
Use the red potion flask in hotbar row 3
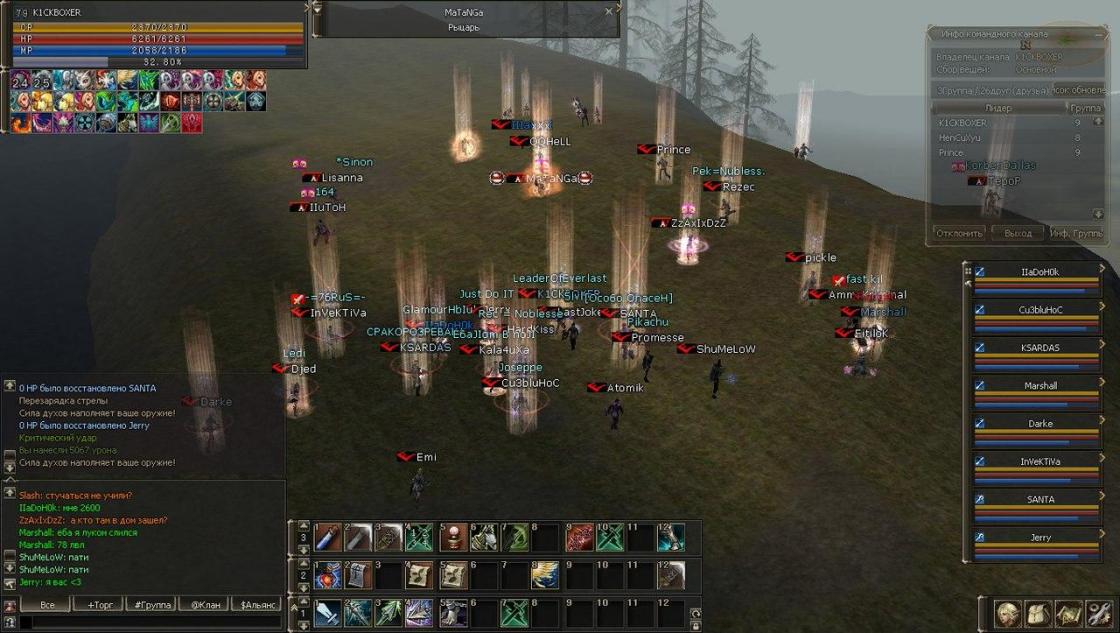(x=455, y=538)
